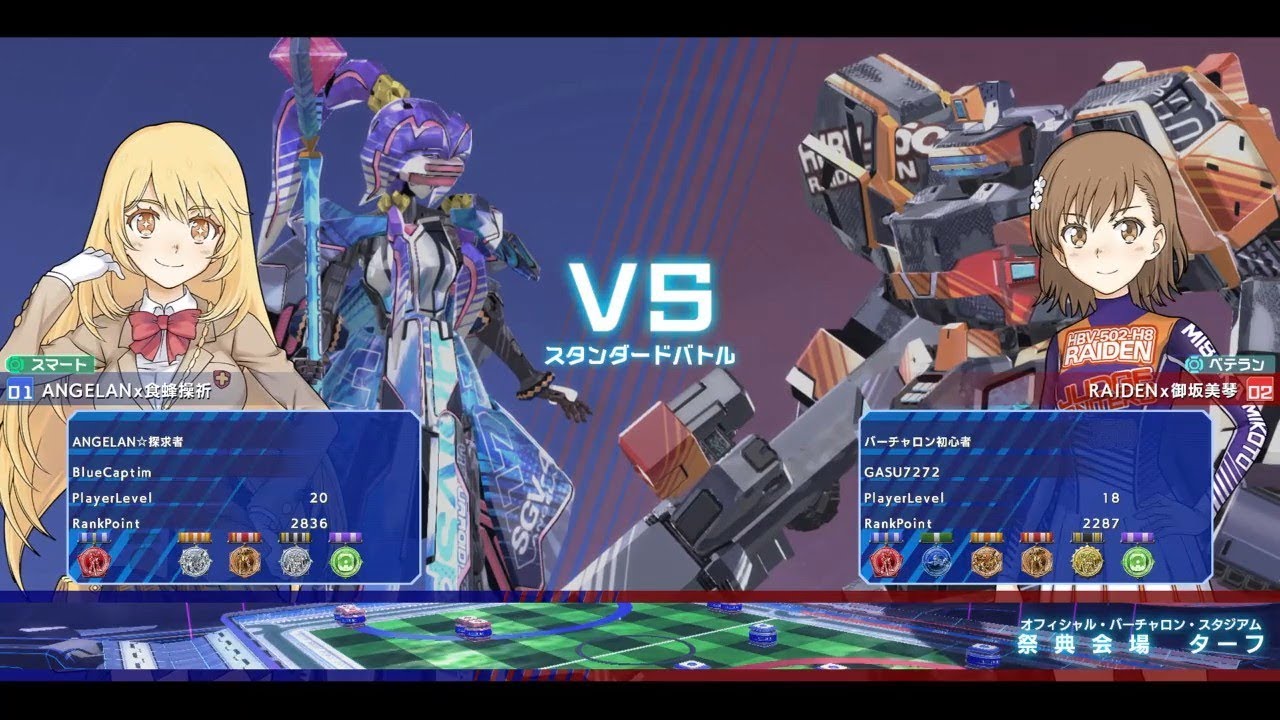Click the orange-ribbon gold medal under RankPoint 2287
The image size is (1280, 720).
tap(985, 562)
